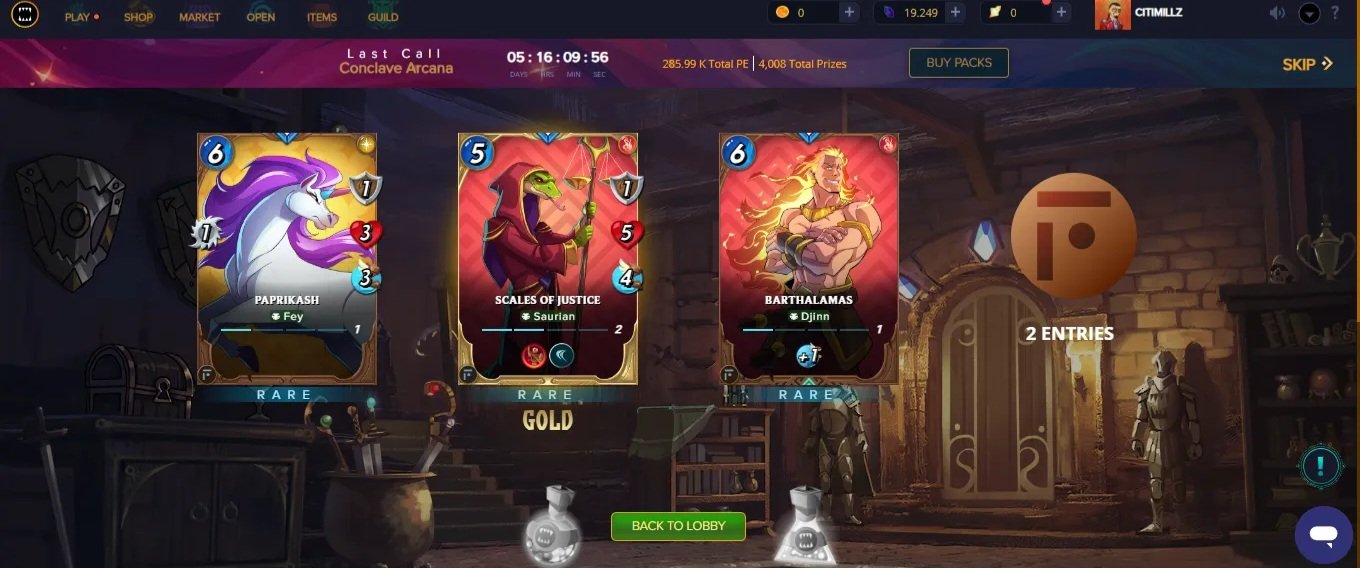
Task: Choose the Scales of Justice gold card
Action: (x=548, y=258)
